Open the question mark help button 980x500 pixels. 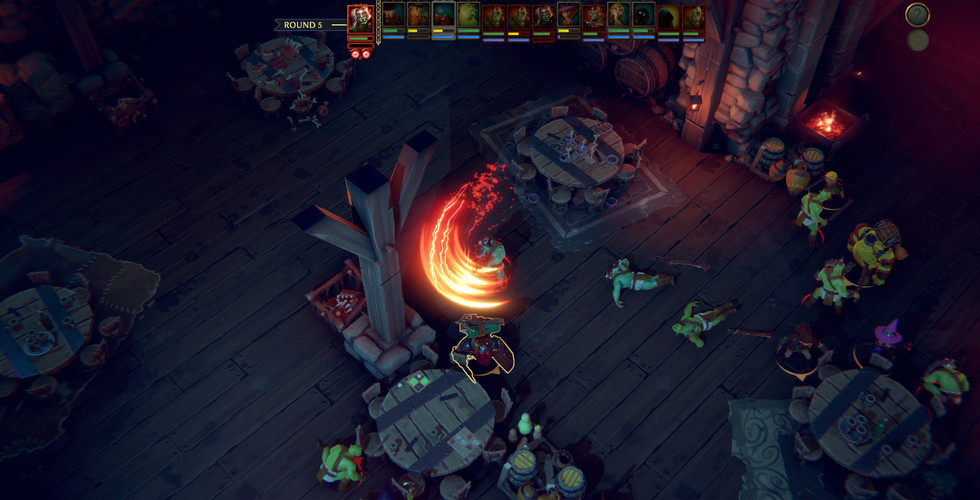(x=917, y=15)
